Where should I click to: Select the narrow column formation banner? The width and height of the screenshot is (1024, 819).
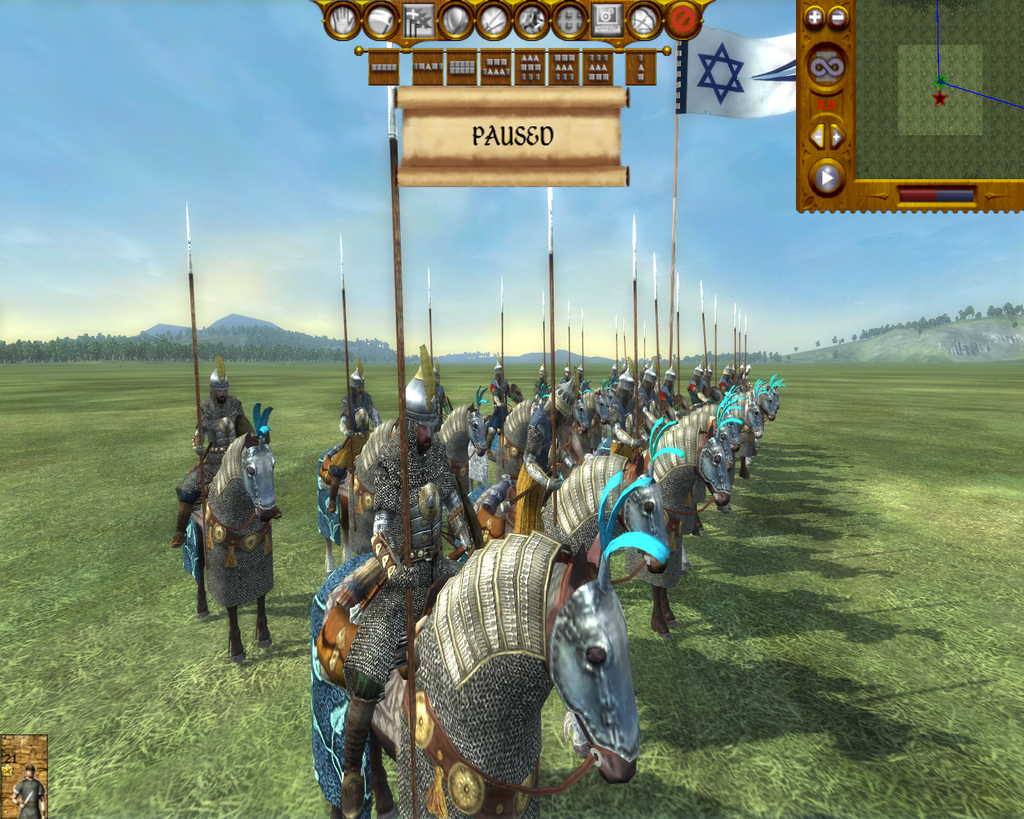click(640, 67)
